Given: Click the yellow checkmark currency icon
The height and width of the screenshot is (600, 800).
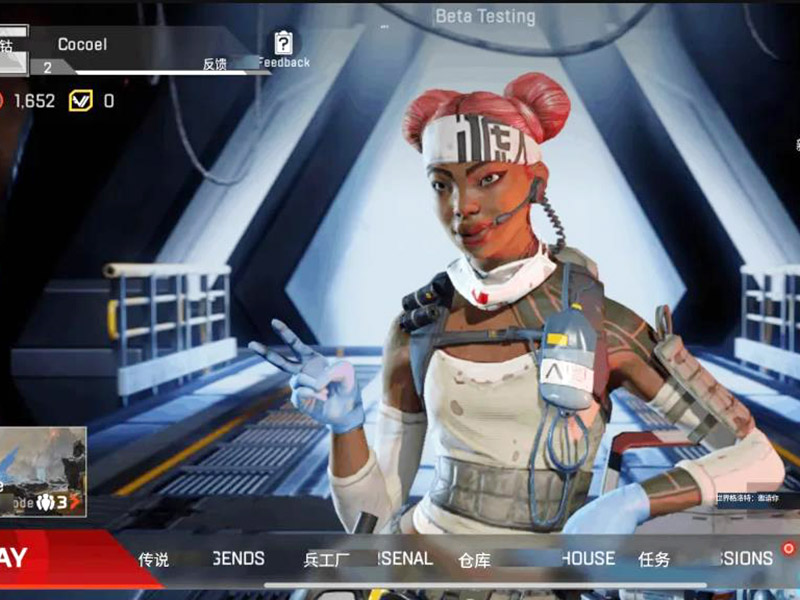Looking at the screenshot, I should tap(80, 101).
